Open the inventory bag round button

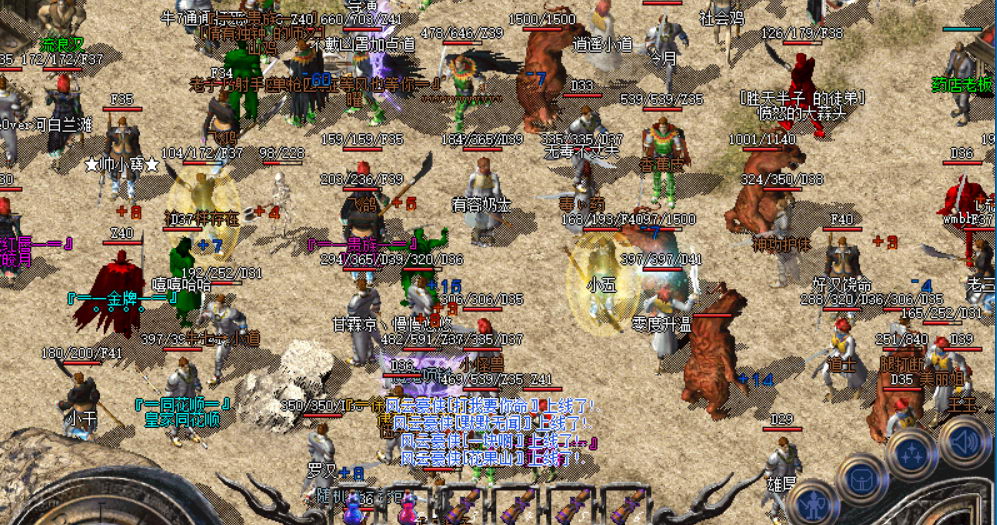[x=861, y=481]
